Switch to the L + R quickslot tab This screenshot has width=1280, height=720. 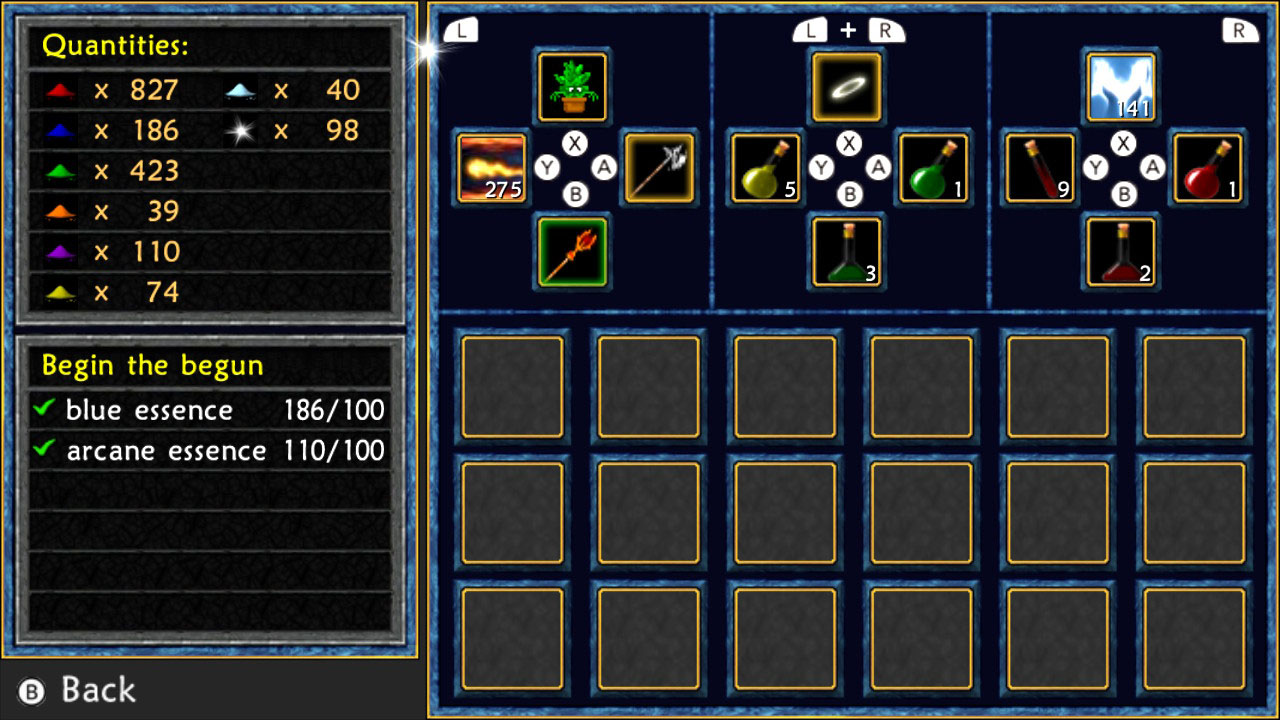point(846,29)
